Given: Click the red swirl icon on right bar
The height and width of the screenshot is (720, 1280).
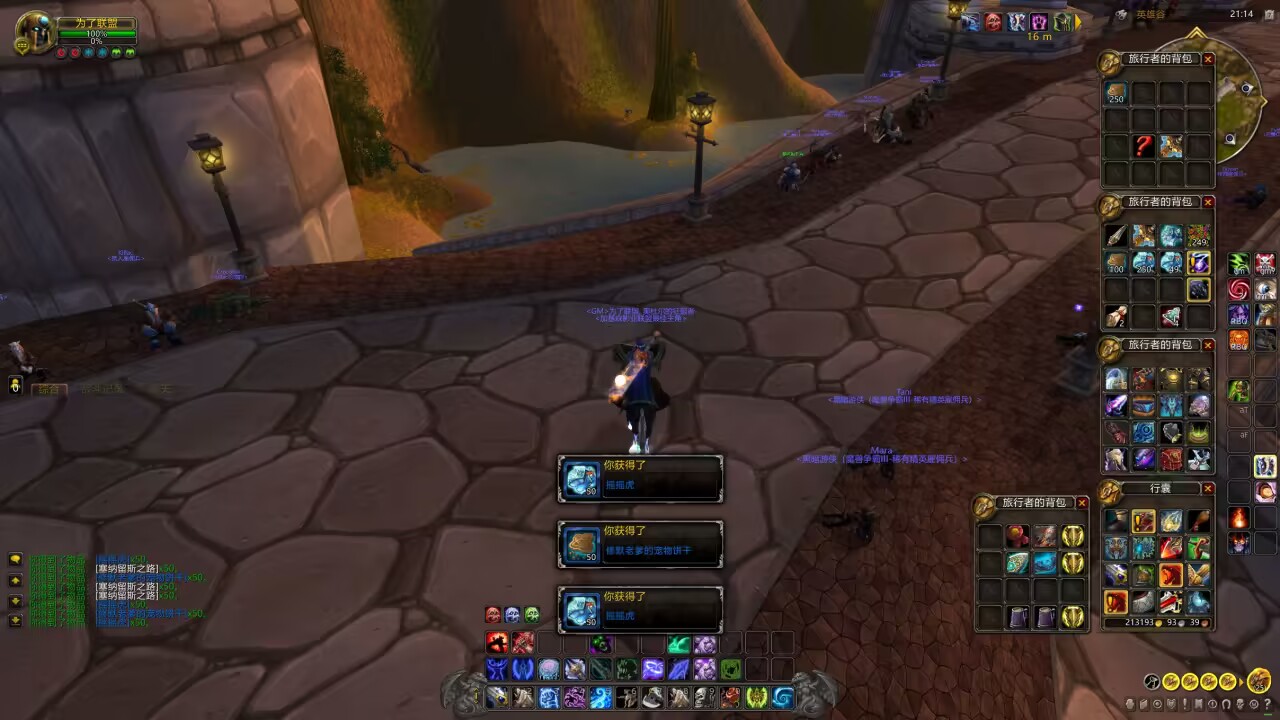Looking at the screenshot, I should click(x=1239, y=289).
